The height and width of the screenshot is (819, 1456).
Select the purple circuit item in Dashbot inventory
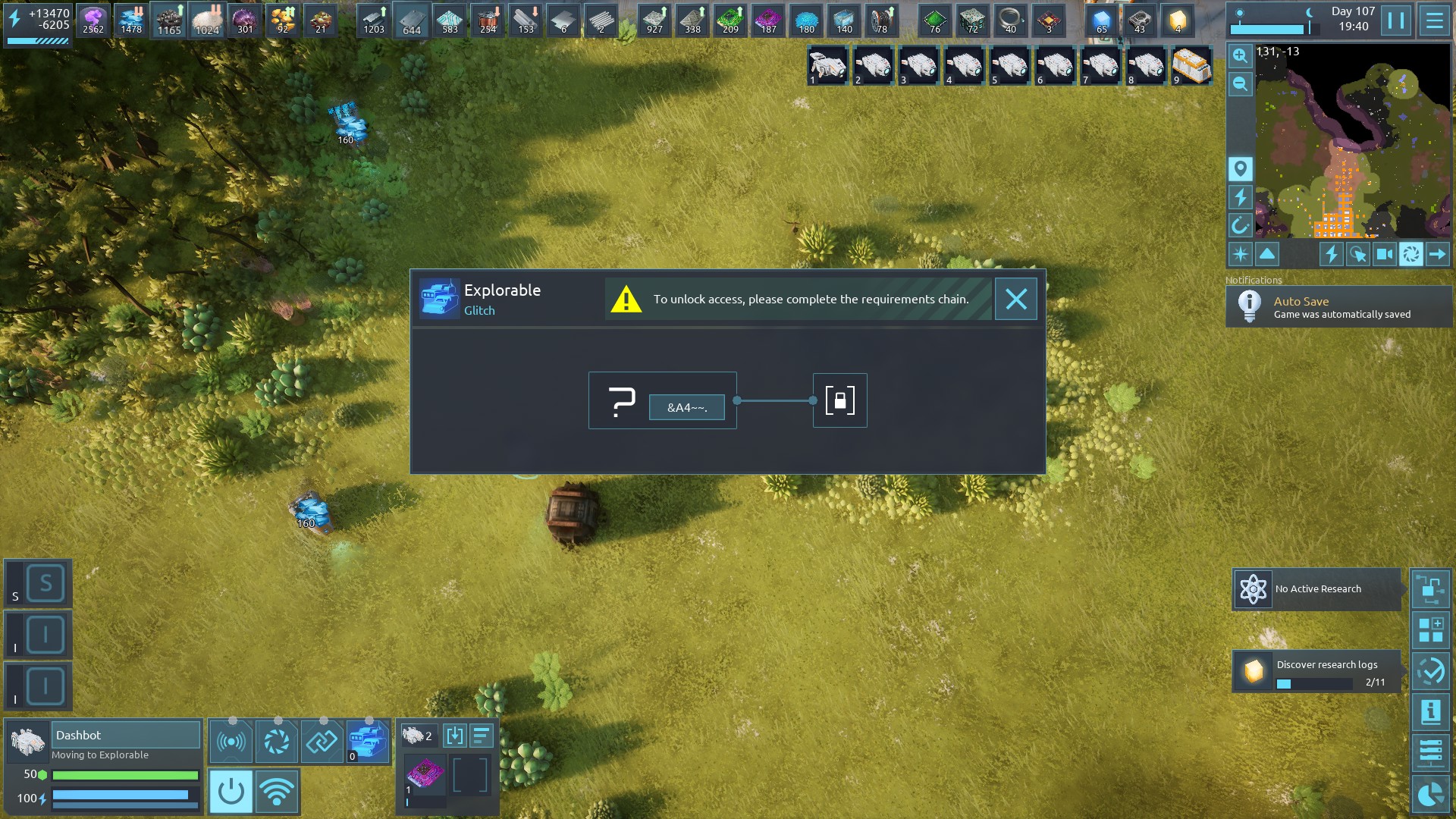[x=425, y=775]
